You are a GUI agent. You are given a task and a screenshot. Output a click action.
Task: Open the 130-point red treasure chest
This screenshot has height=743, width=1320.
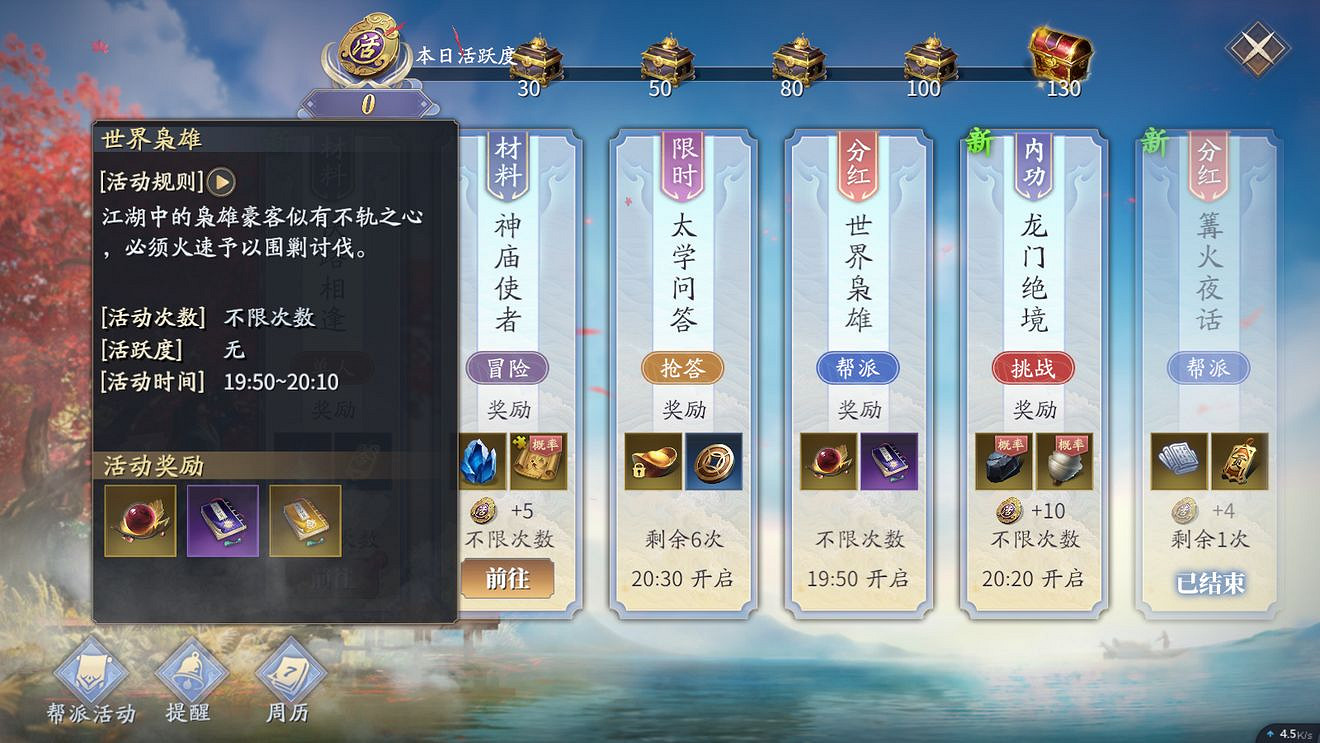(x=1060, y=55)
